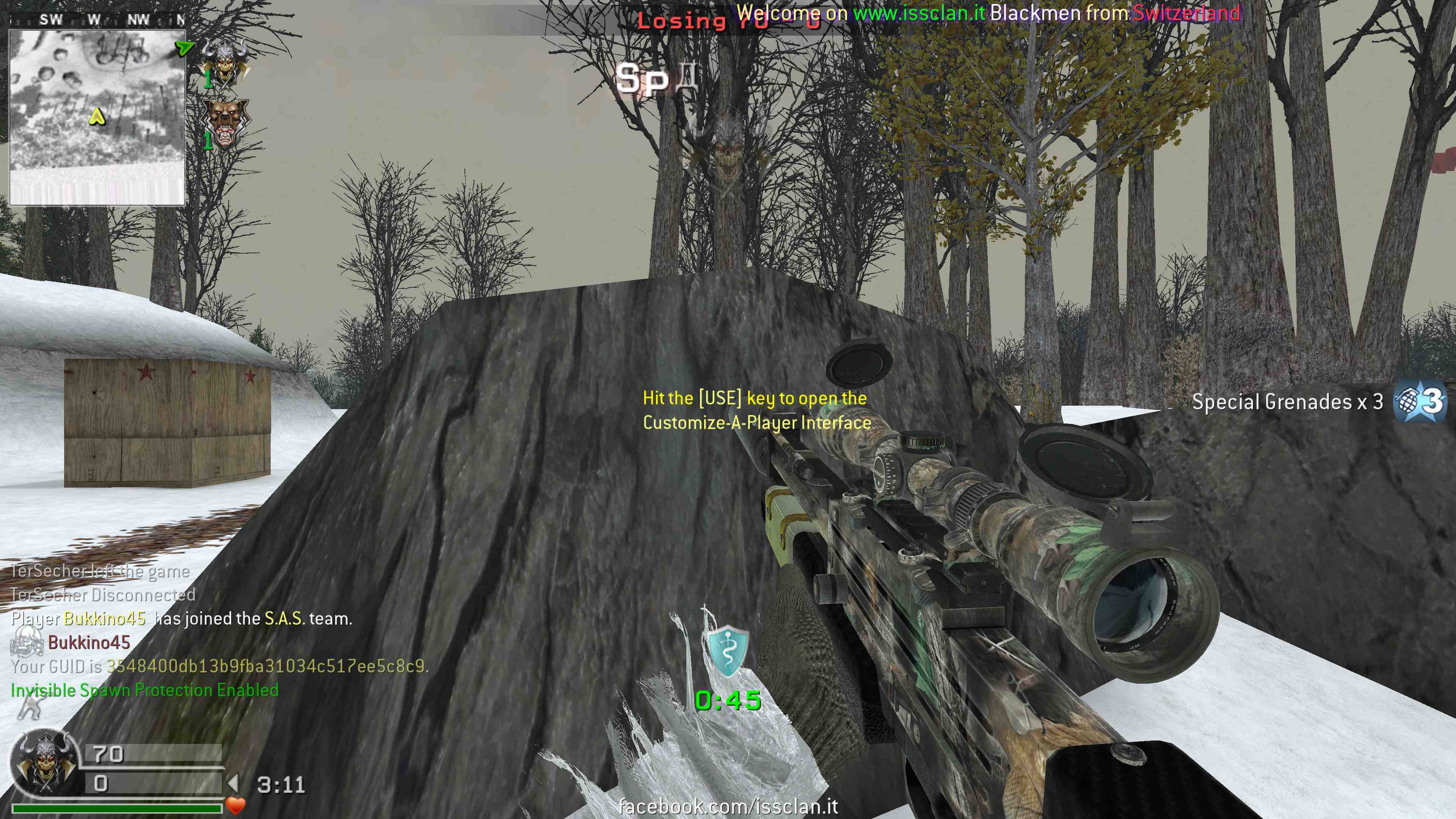Click the teal medic shield icon
The image size is (1456, 819).
(728, 651)
